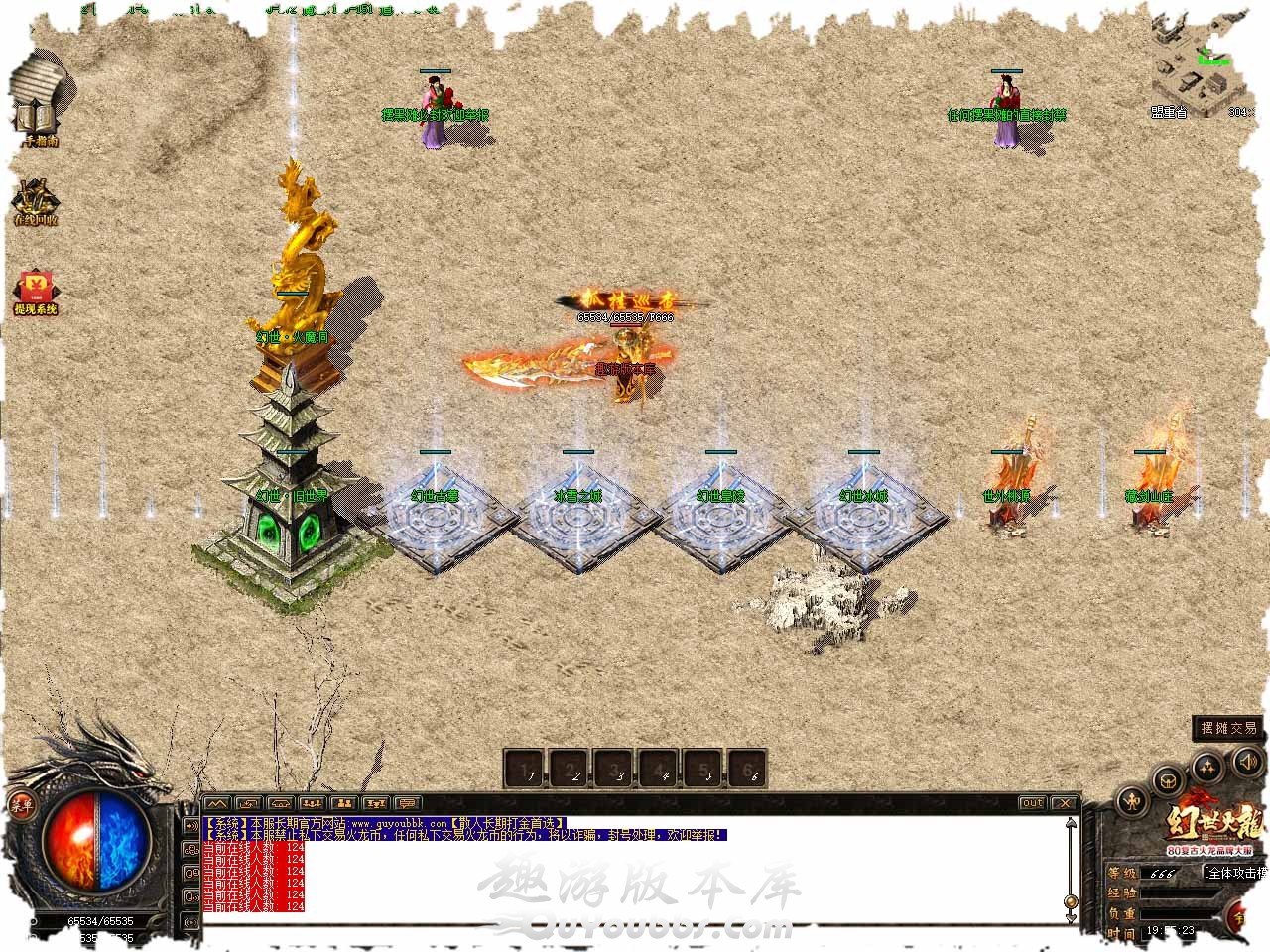Click the 摆摊交易 stall trade button
The image size is (1270, 952).
1228,728
